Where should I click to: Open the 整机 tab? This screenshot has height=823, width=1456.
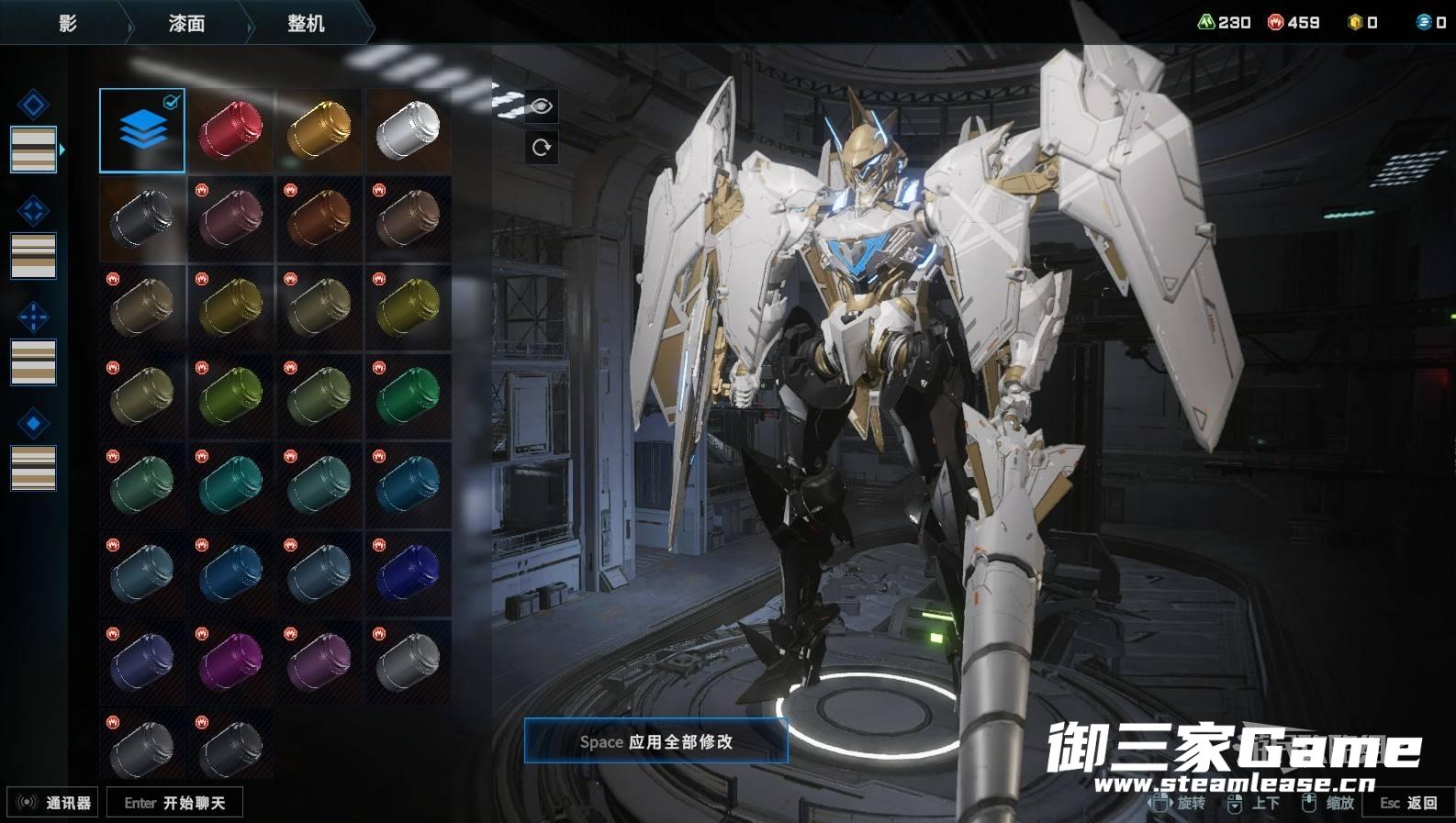pos(306,23)
